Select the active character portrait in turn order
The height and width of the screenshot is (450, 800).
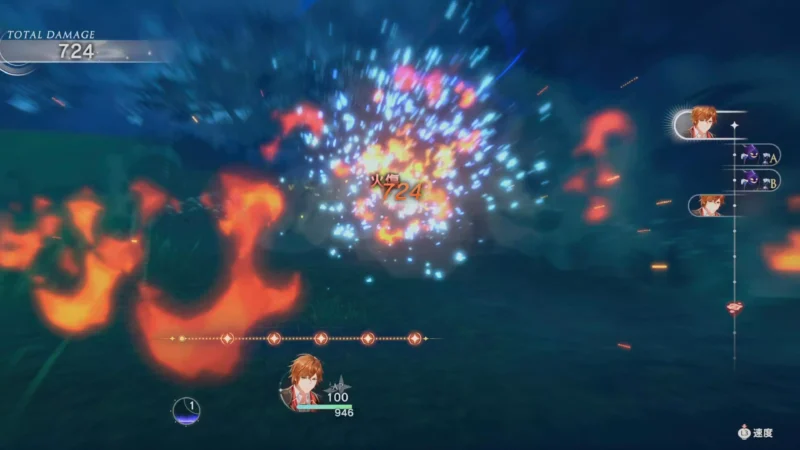click(x=700, y=123)
